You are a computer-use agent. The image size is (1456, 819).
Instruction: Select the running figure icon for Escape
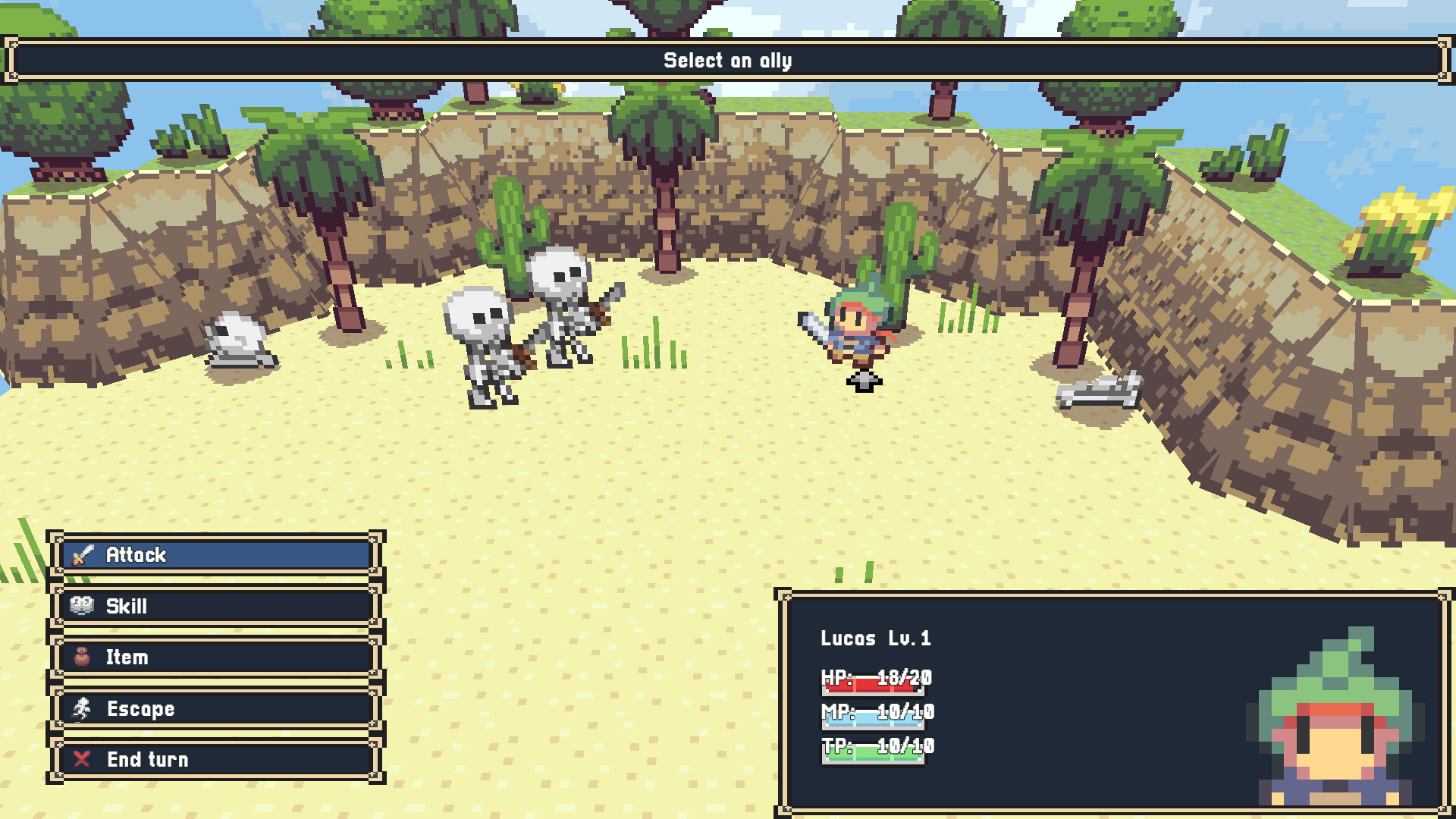click(x=81, y=709)
